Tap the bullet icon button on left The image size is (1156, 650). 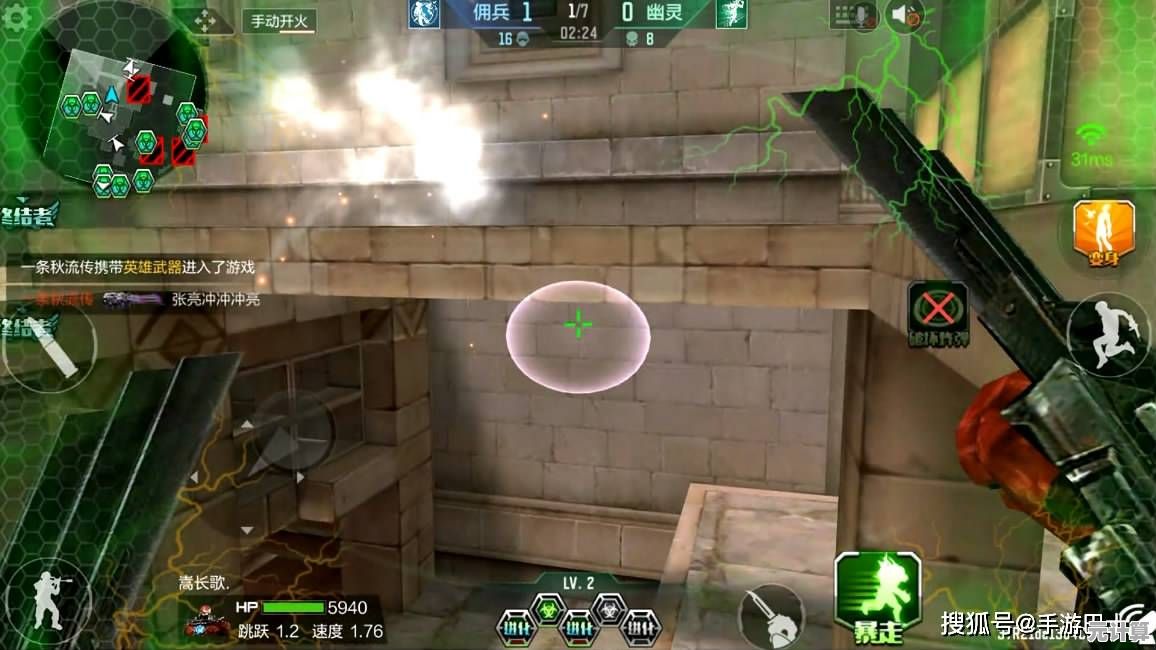pyautogui.click(x=52, y=350)
